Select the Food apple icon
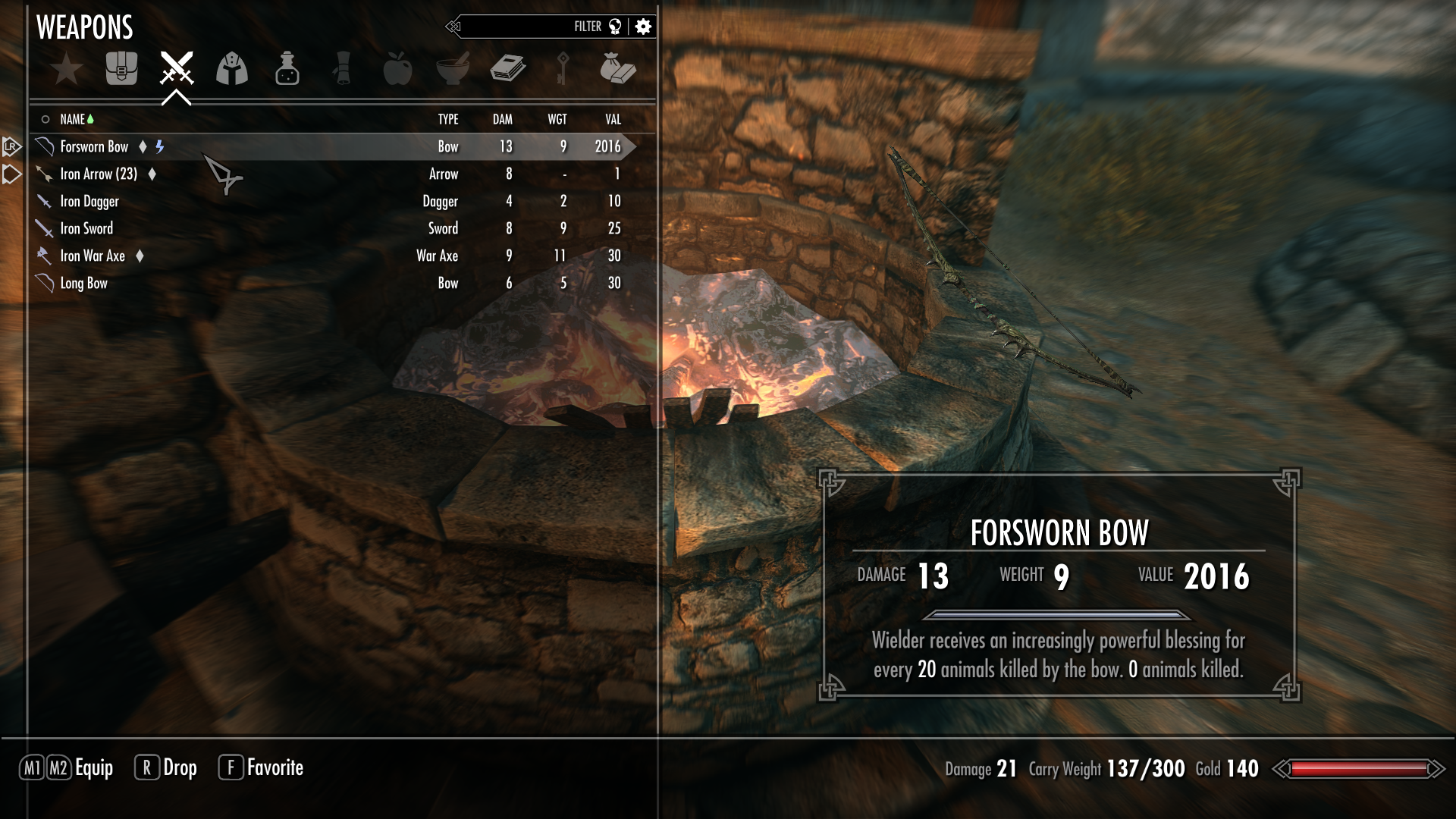Image resolution: width=1456 pixels, height=819 pixels. coord(397,68)
